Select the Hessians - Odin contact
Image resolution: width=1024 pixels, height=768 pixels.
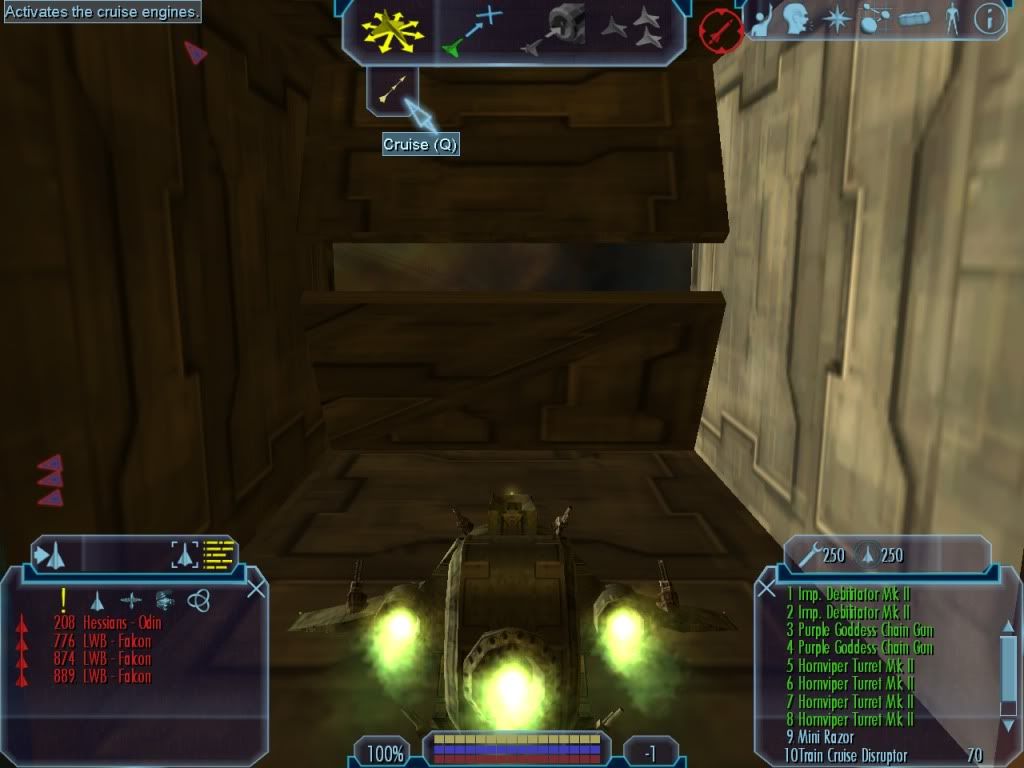click(x=108, y=623)
